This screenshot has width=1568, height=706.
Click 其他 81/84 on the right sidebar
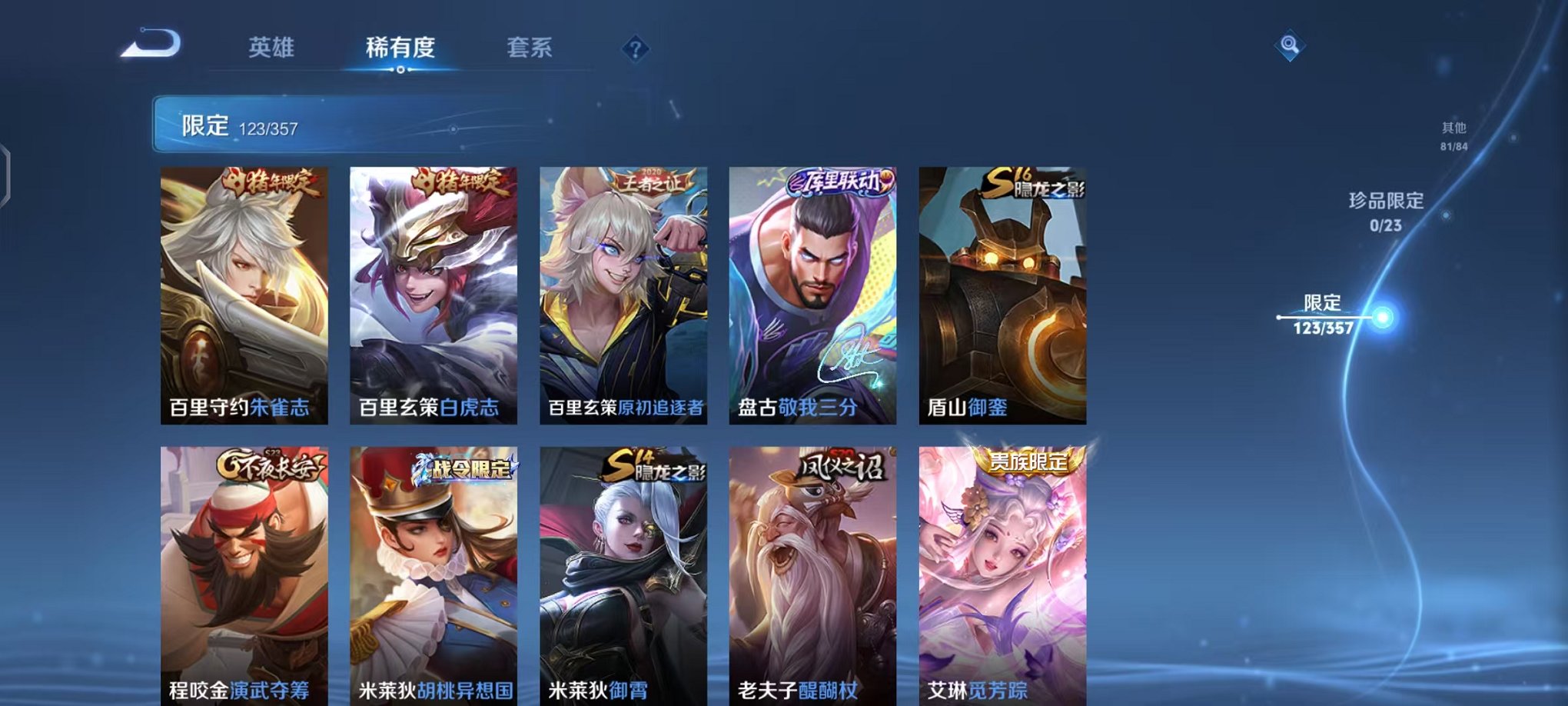tap(1452, 136)
